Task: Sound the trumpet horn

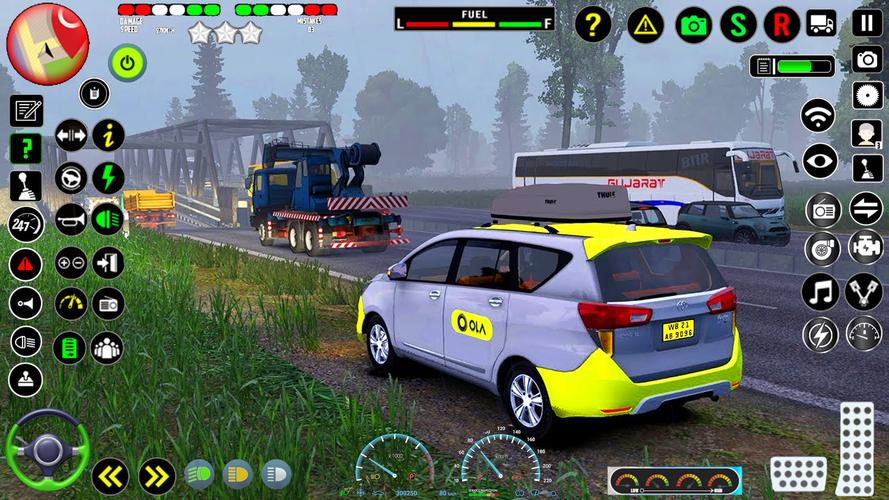Action: click(x=70, y=219)
